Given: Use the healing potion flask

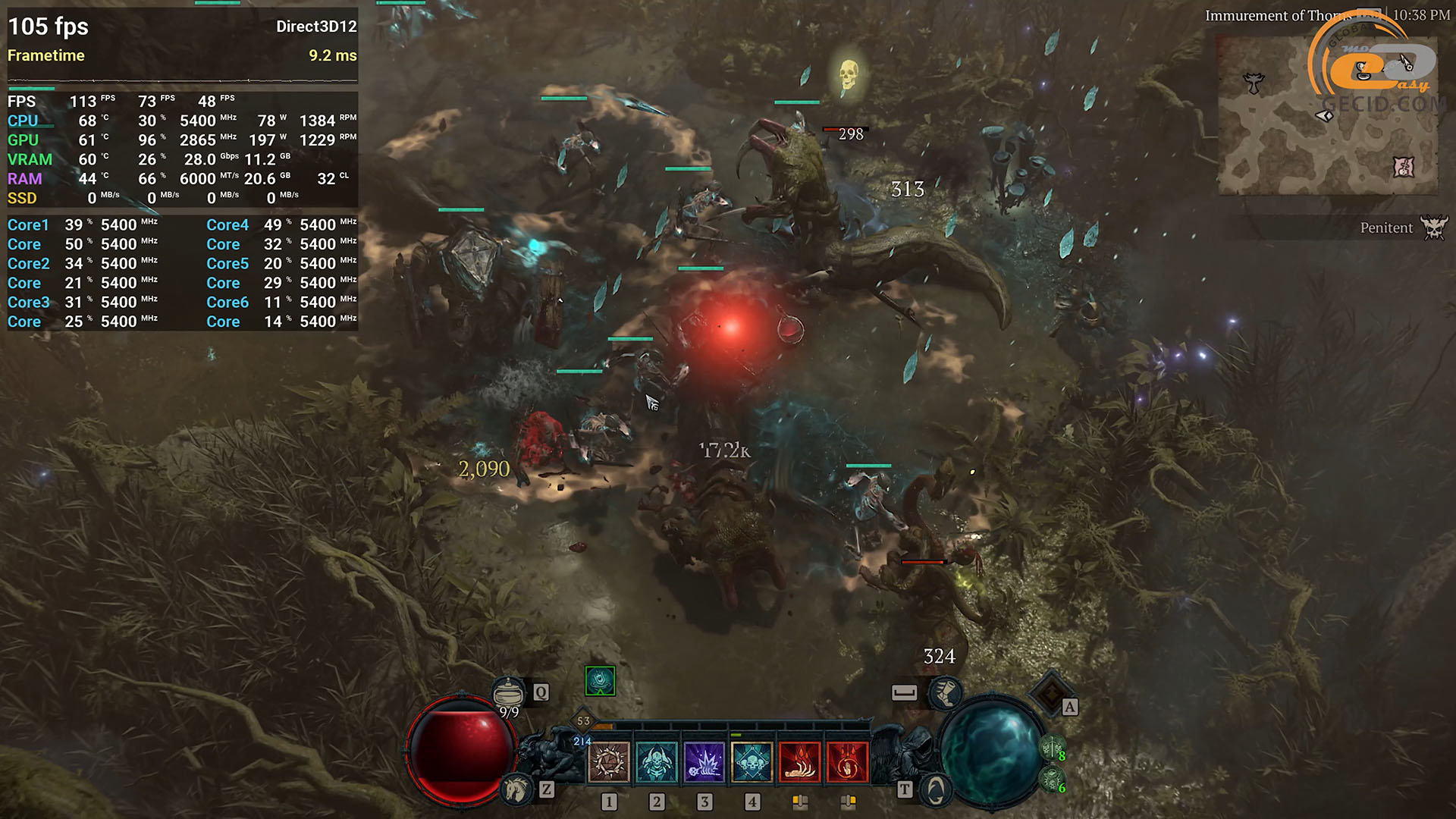Looking at the screenshot, I should (508, 692).
